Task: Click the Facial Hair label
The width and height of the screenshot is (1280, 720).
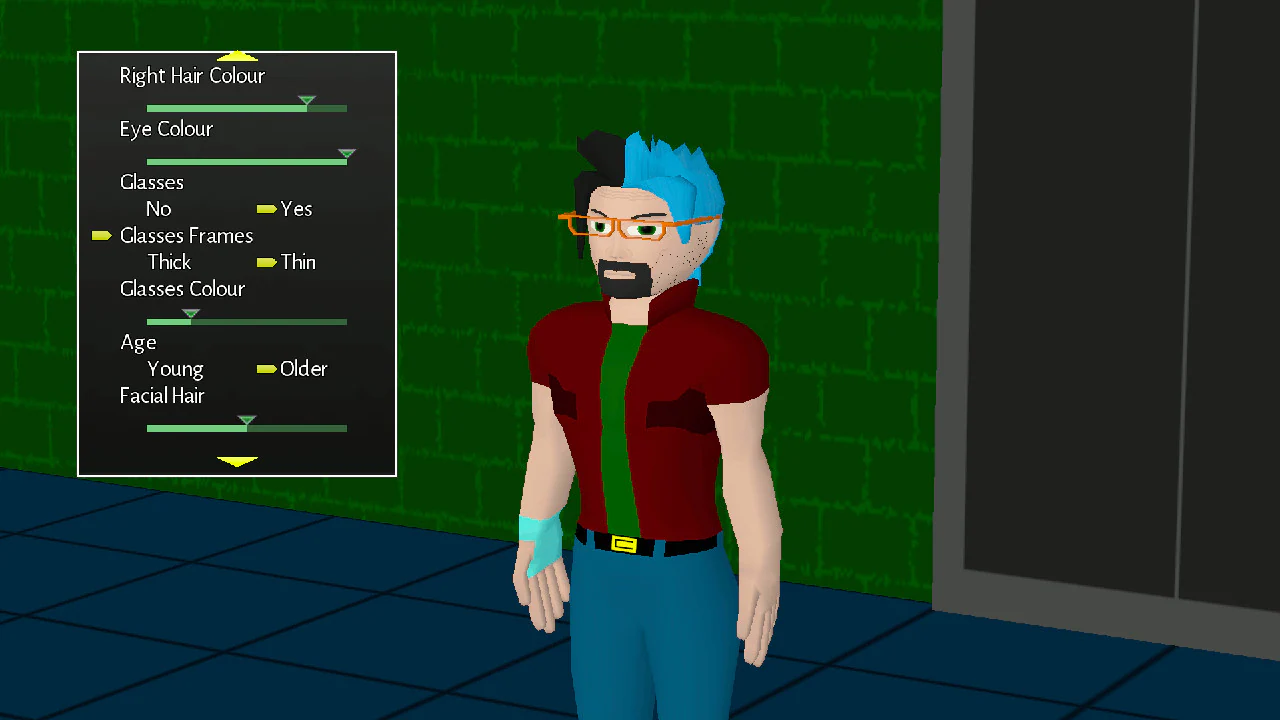Action: tap(161, 396)
